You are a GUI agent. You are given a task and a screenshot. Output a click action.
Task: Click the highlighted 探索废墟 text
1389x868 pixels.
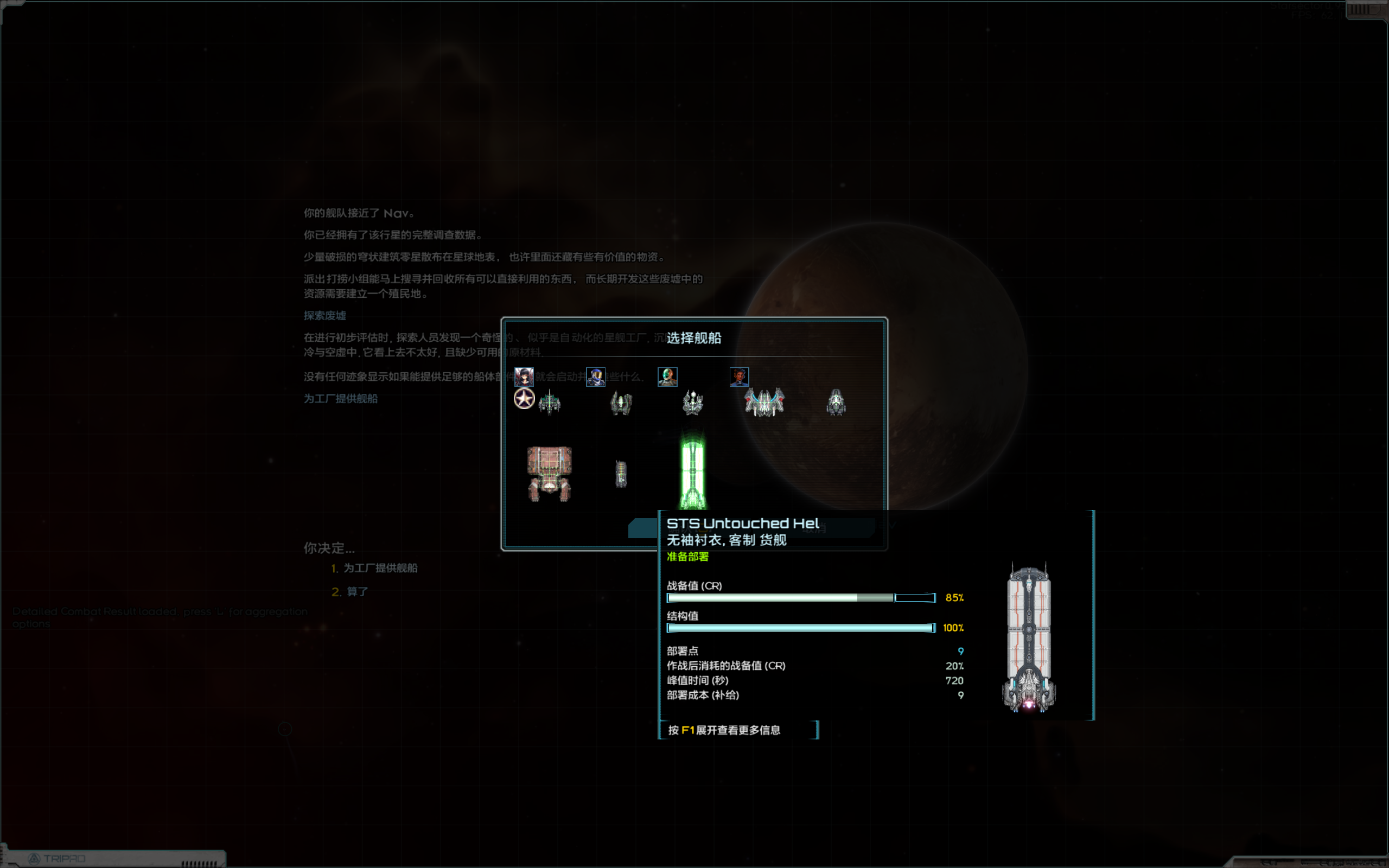click(x=325, y=316)
